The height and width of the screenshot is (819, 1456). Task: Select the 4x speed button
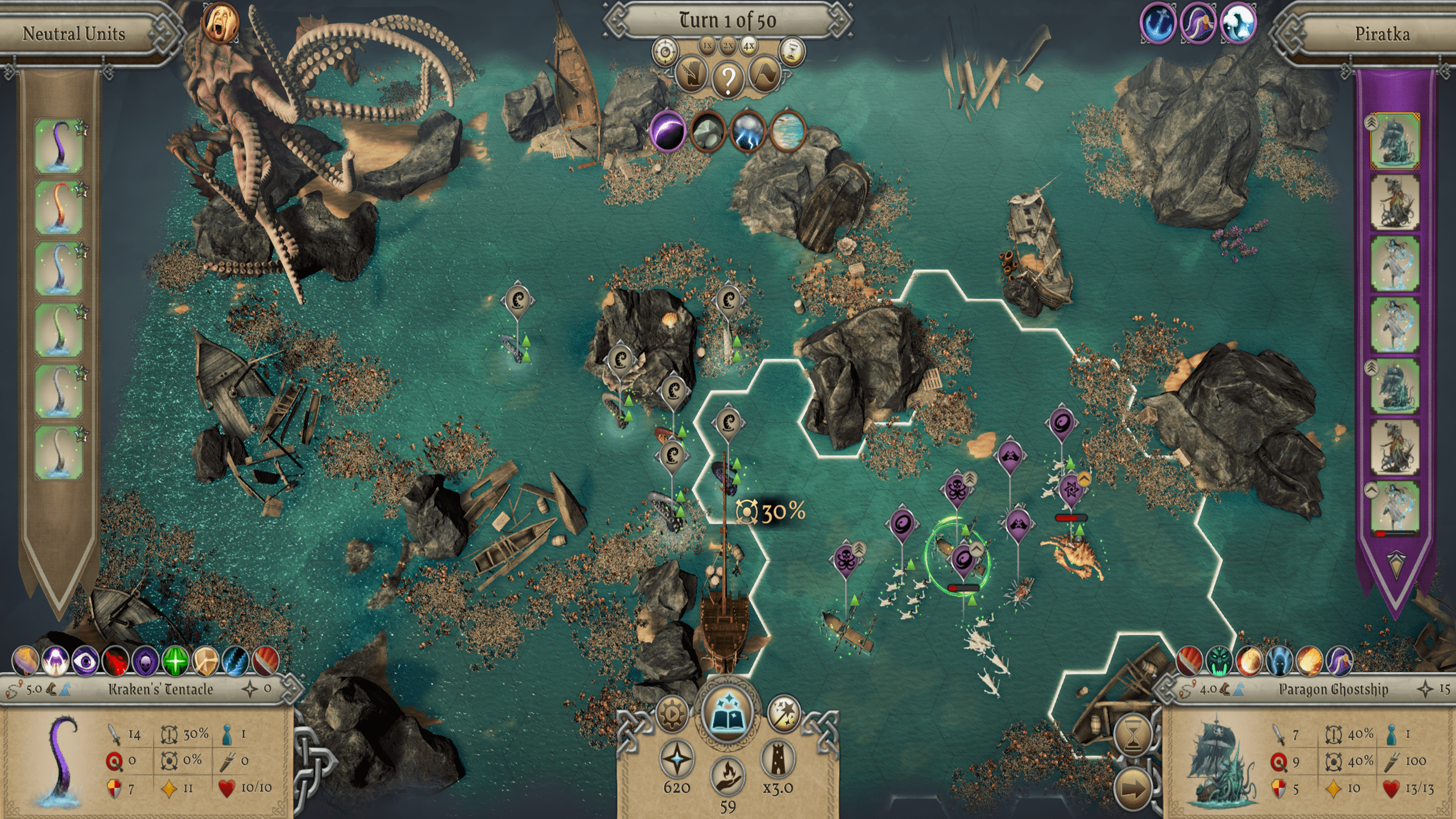[x=748, y=45]
